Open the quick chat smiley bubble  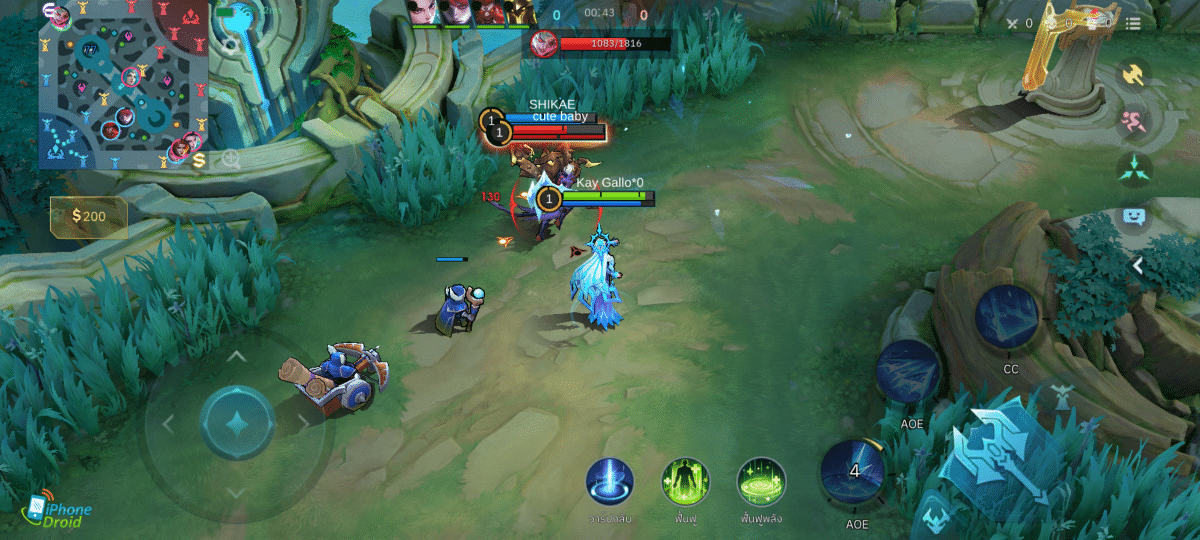[x=1134, y=216]
